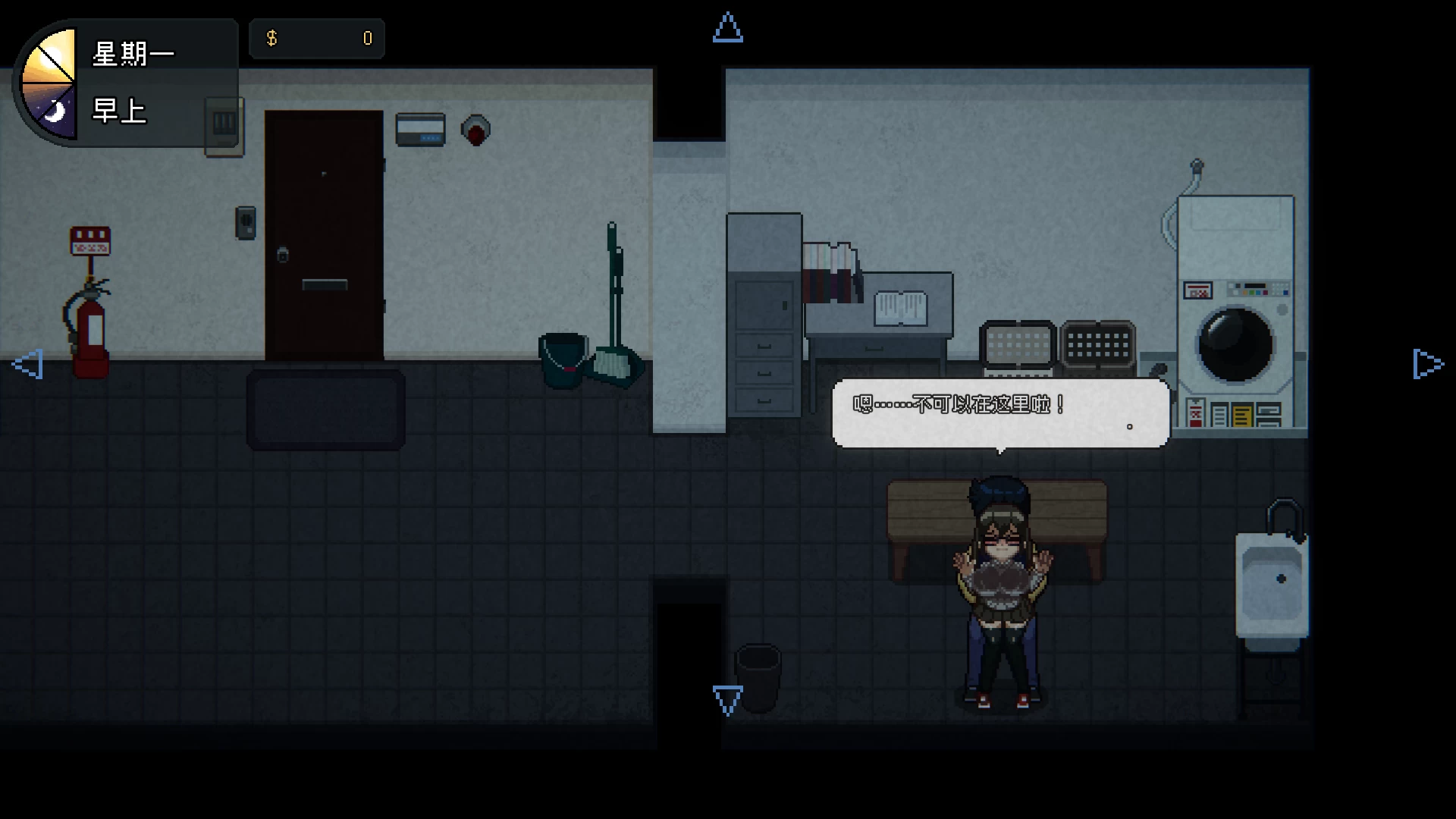This screenshot has height=819, width=1456.
Task: Click the fire extinguisher
Action: [89, 326]
